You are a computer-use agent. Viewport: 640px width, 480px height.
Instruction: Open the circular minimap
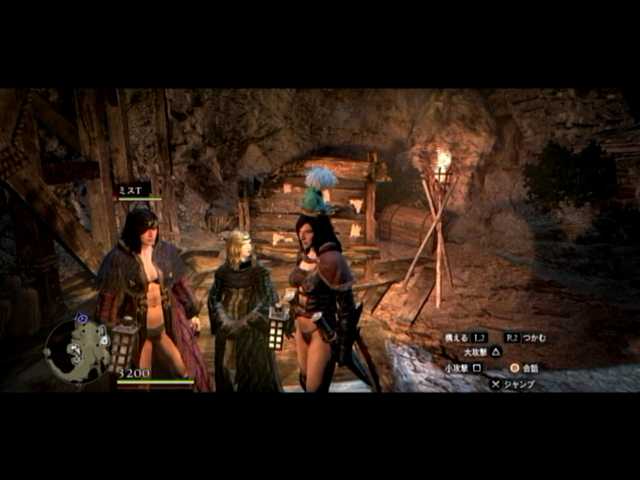tap(77, 349)
